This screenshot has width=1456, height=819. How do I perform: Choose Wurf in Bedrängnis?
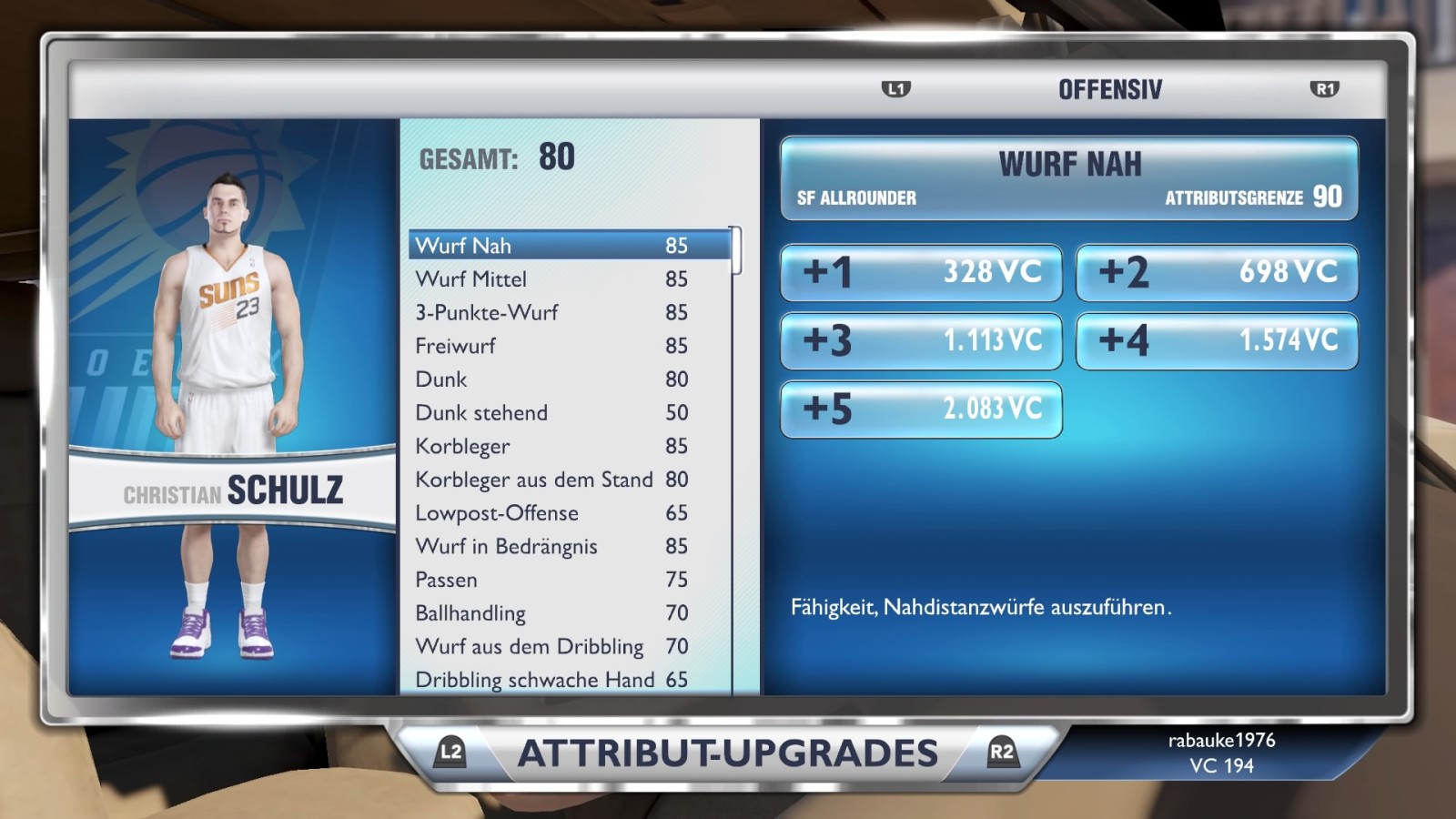point(551,546)
